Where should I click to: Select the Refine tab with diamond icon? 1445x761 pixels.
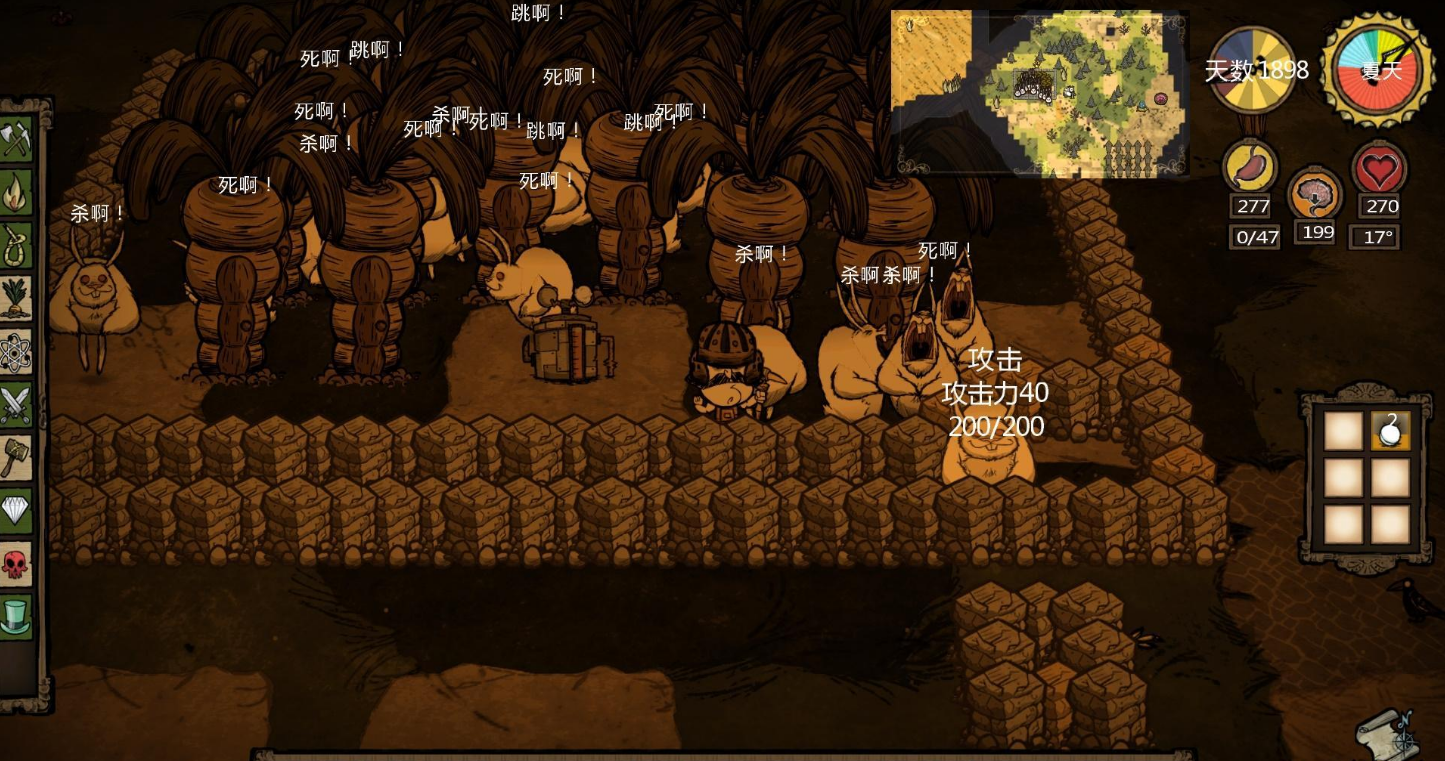pos(17,510)
